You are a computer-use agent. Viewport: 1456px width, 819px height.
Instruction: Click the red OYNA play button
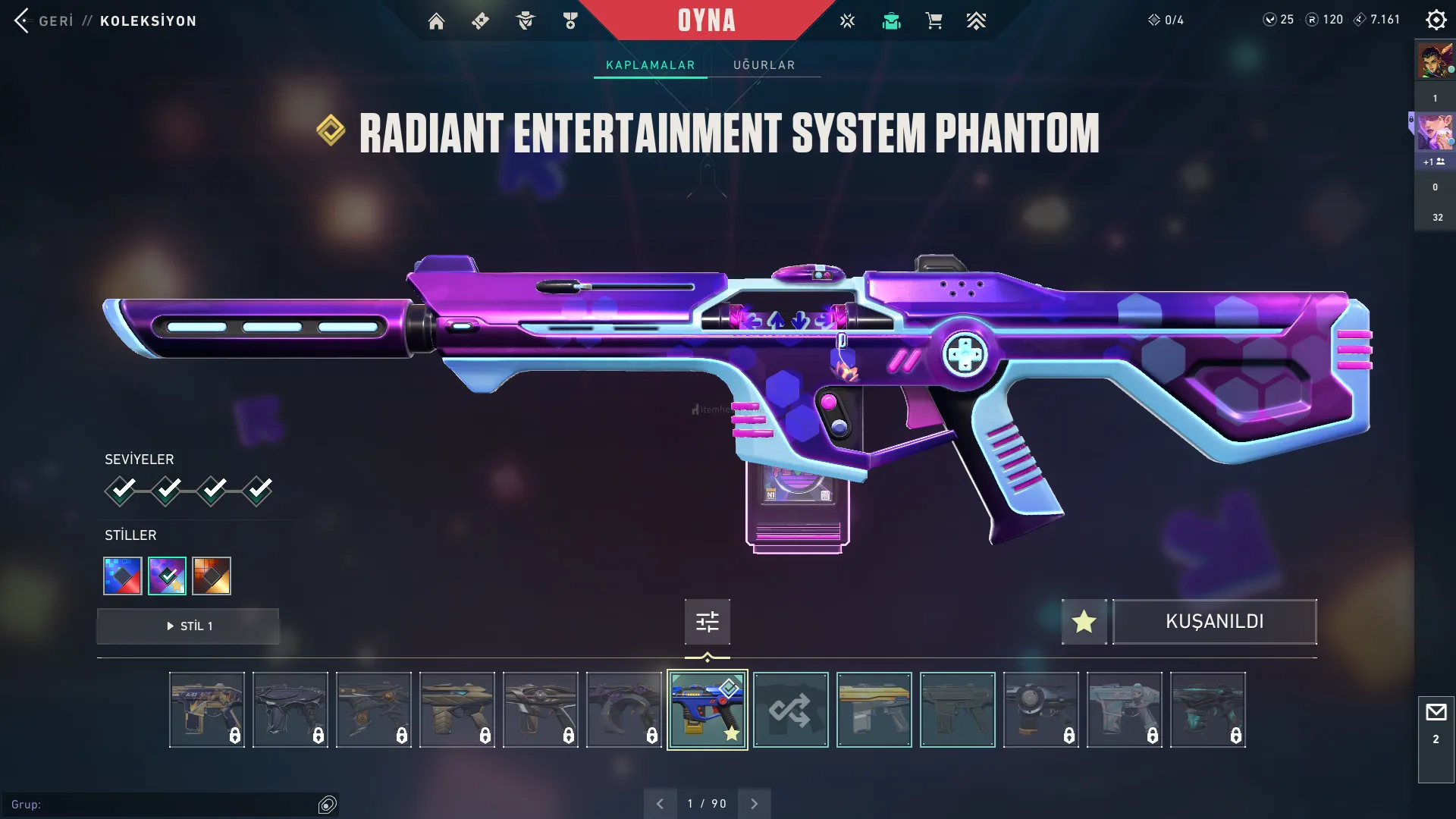(x=706, y=20)
